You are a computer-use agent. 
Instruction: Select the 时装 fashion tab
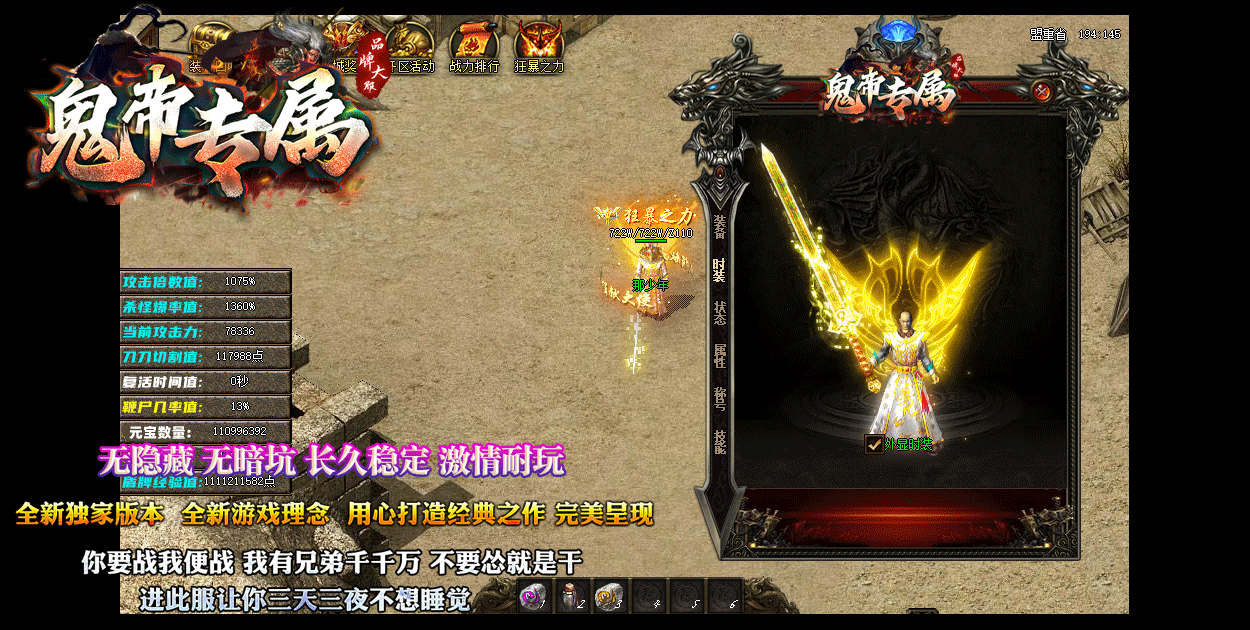coord(719,271)
